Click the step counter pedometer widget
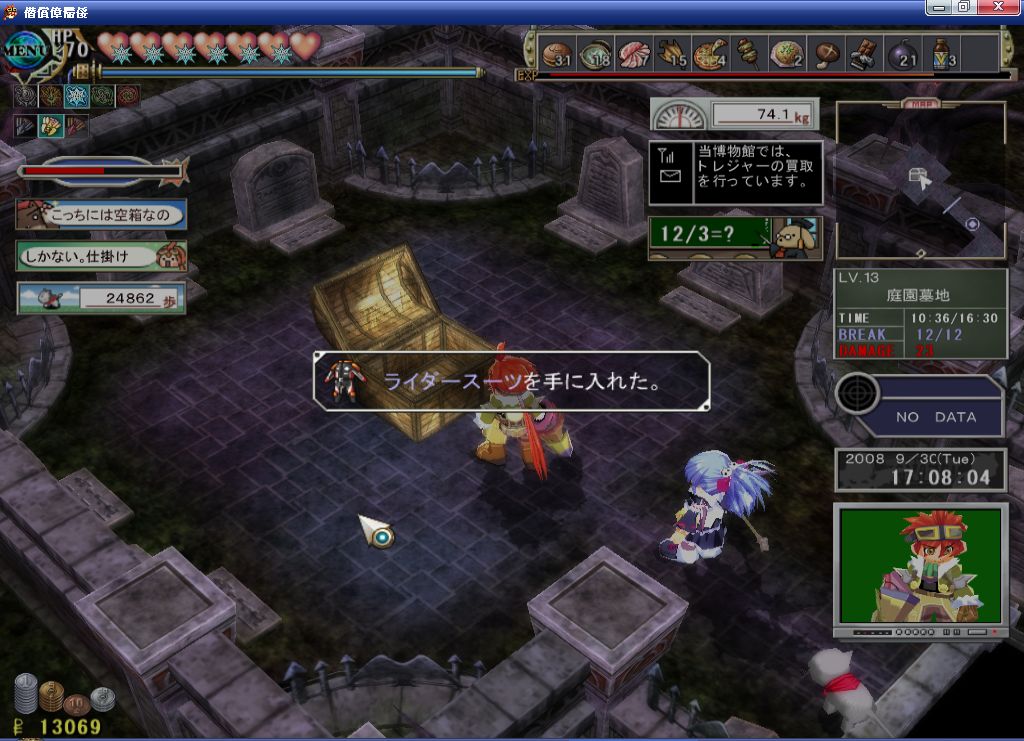Screen dimensions: 1024x741 pyautogui.click(x=100, y=298)
